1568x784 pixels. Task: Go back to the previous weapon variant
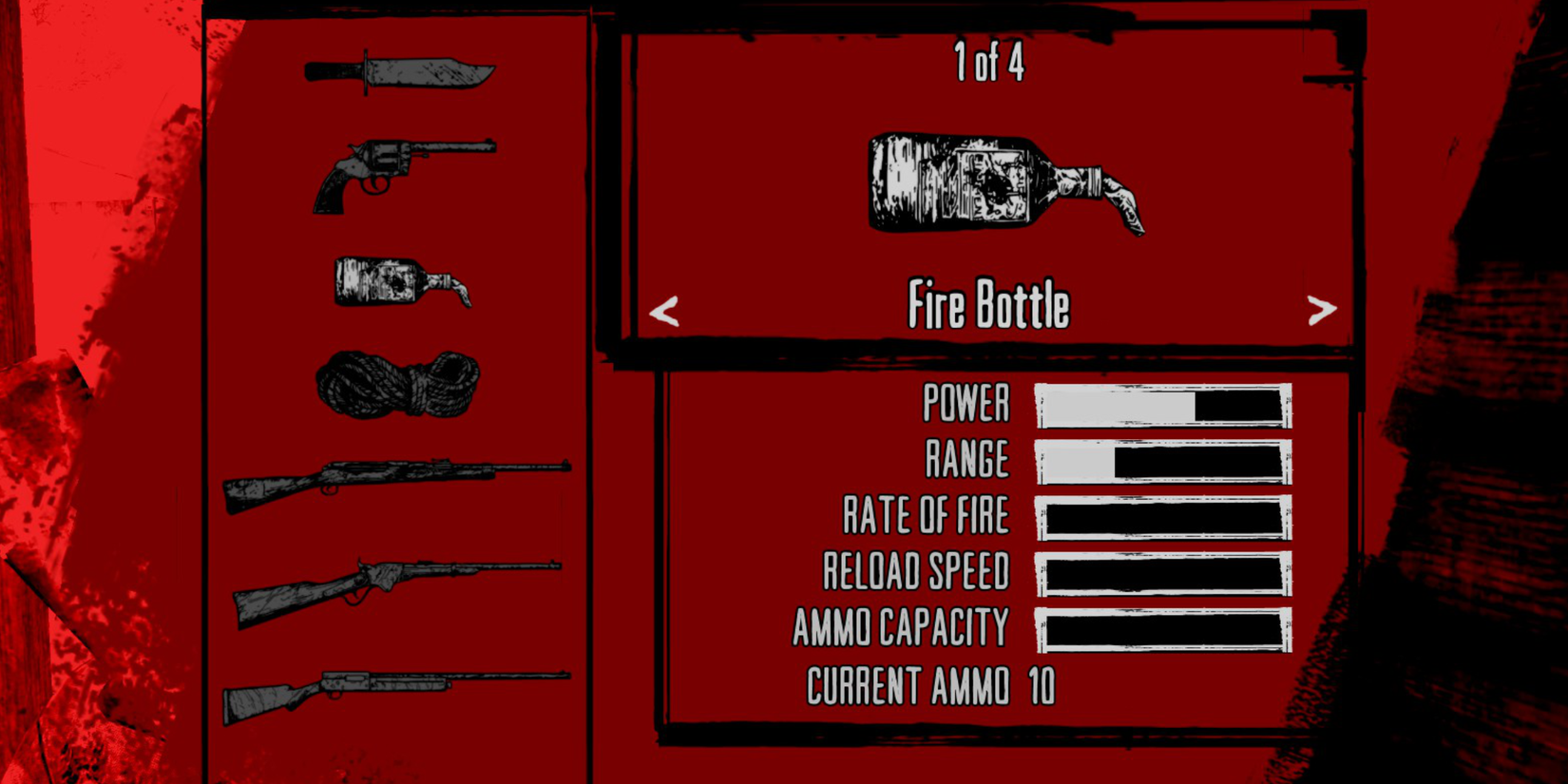point(665,312)
